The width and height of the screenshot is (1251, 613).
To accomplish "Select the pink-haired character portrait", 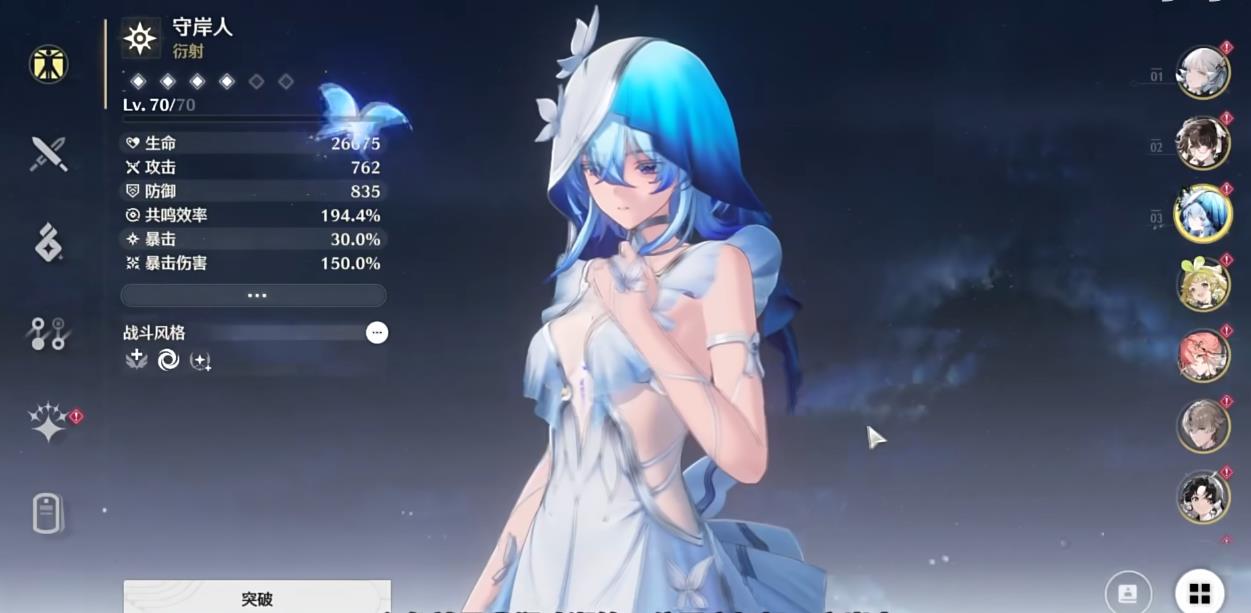I will 1202,356.
